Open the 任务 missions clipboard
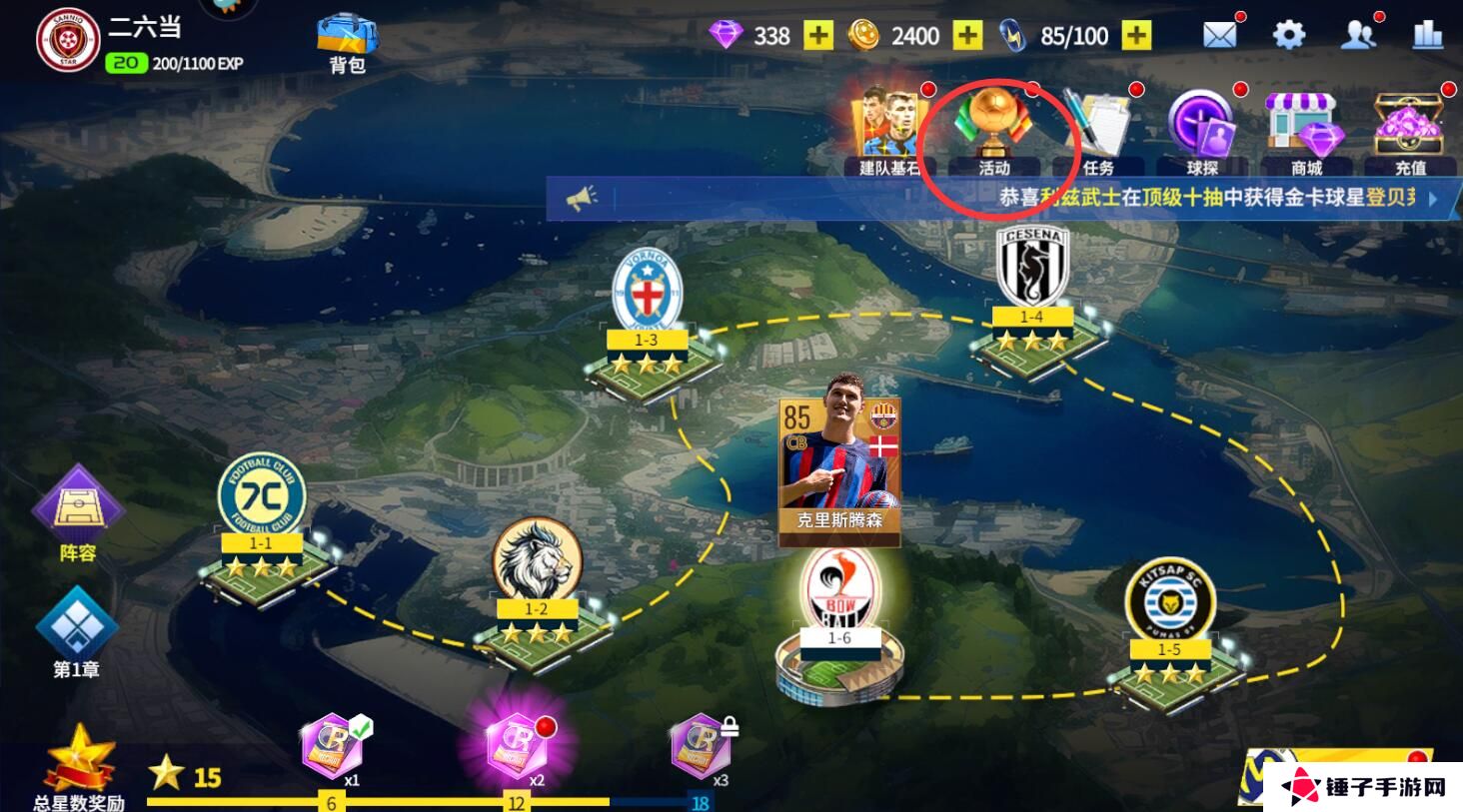 (x=1097, y=130)
